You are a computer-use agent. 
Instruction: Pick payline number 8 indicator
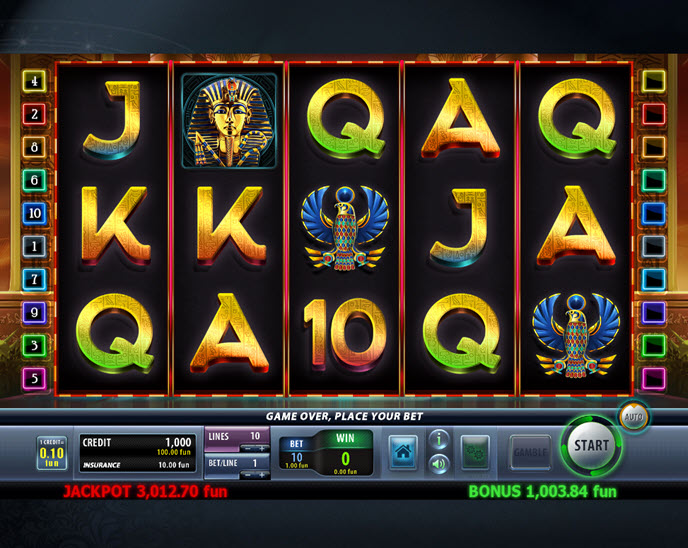point(35,147)
